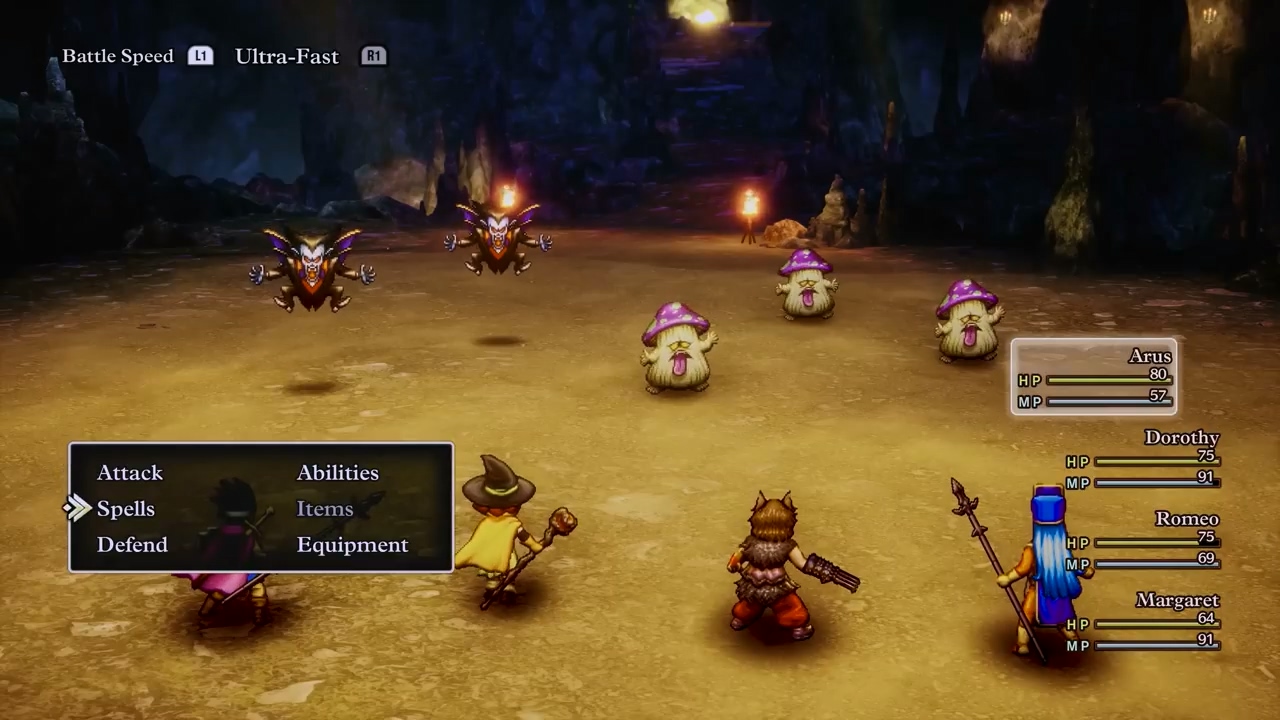Change the Ultra-Fast battle speed setting
Viewport: 1280px width, 720px height.
[x=287, y=56]
